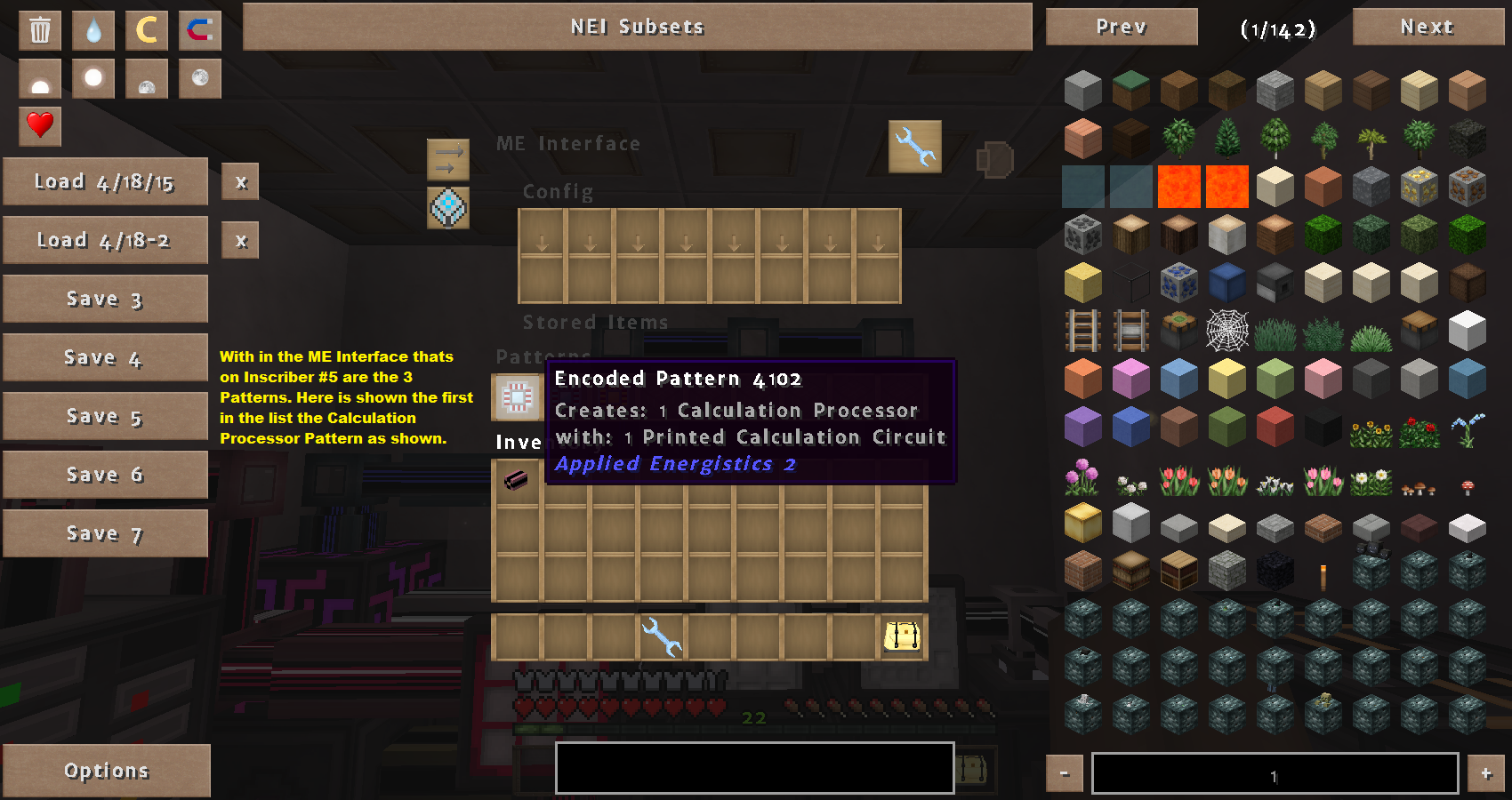Viewport: 1512px width, 800px height.
Task: Open the NEI Options menu
Action: point(106,770)
